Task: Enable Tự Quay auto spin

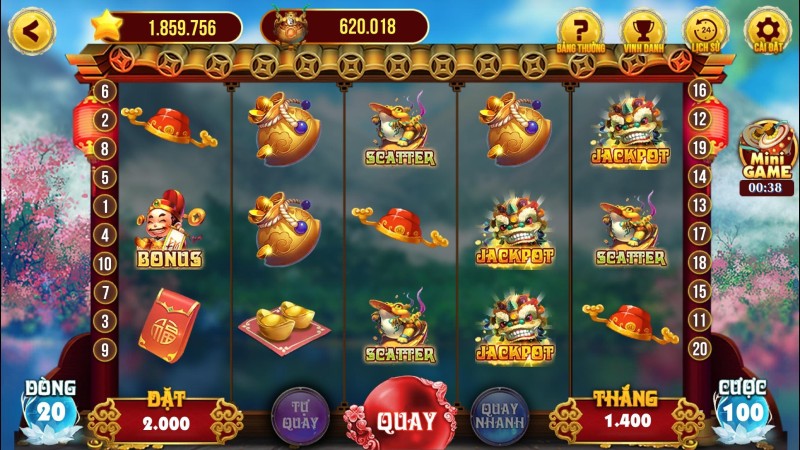Action: 298,415
